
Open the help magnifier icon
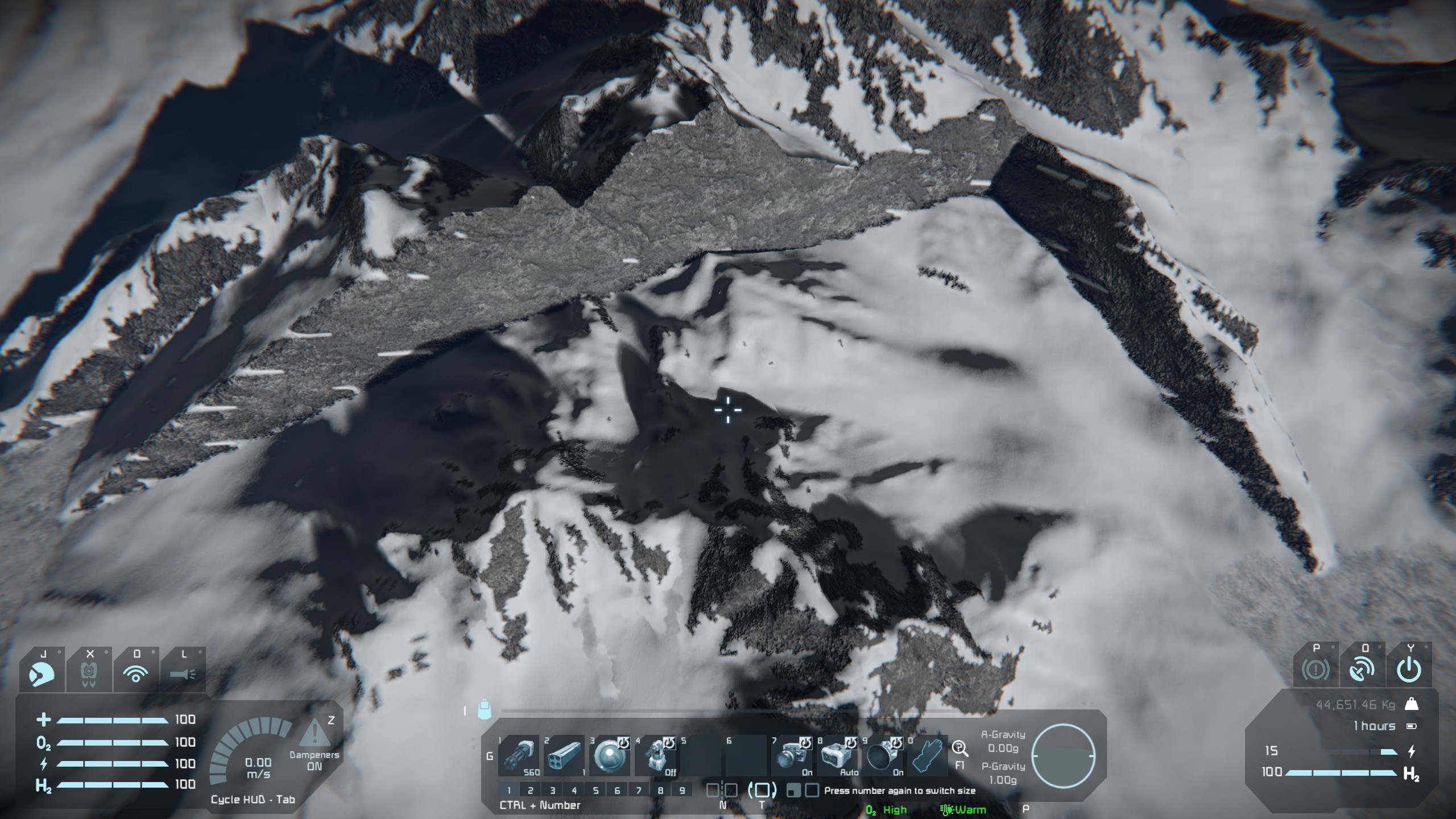[960, 748]
